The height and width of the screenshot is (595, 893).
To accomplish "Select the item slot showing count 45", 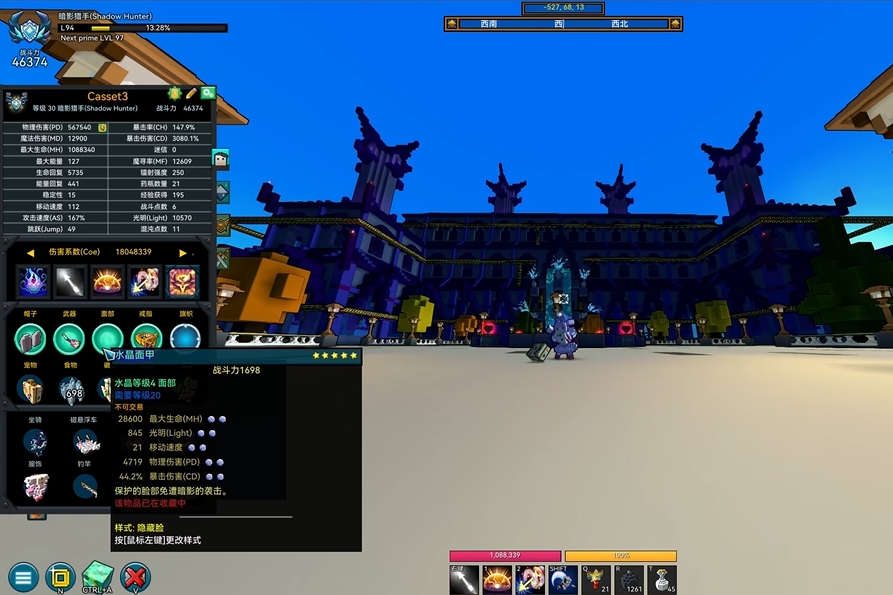I will [663, 579].
